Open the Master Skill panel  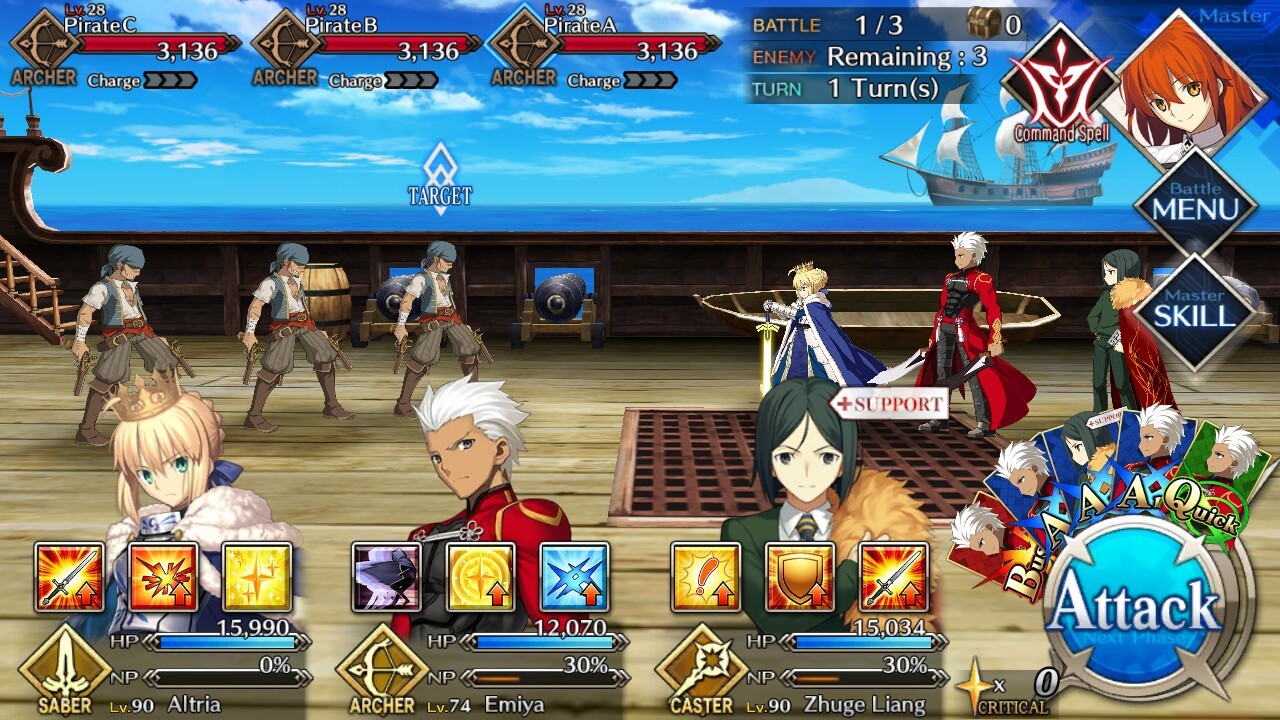point(1193,310)
